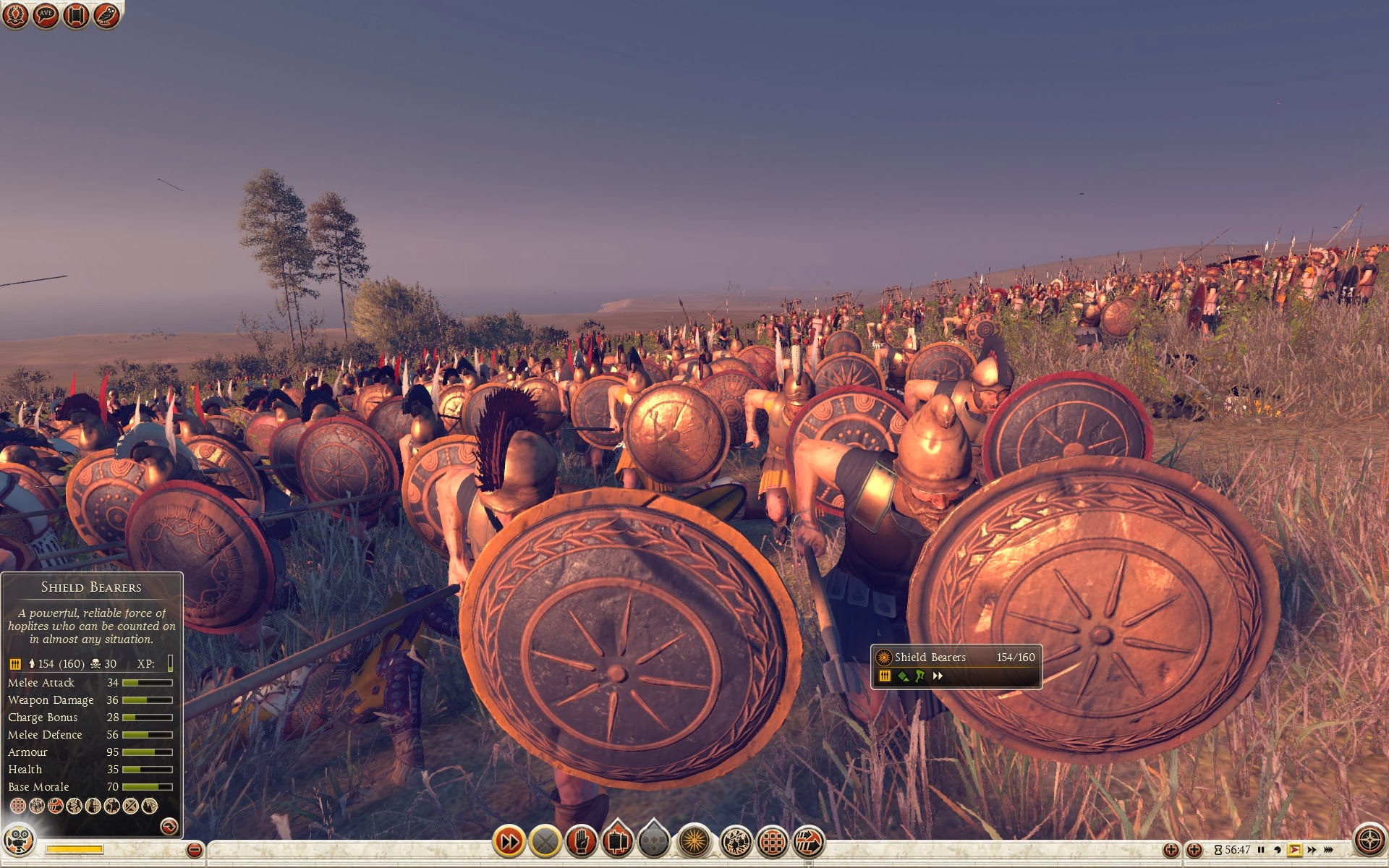
Task: Click the red arrows movement button
Action: pos(809,841)
